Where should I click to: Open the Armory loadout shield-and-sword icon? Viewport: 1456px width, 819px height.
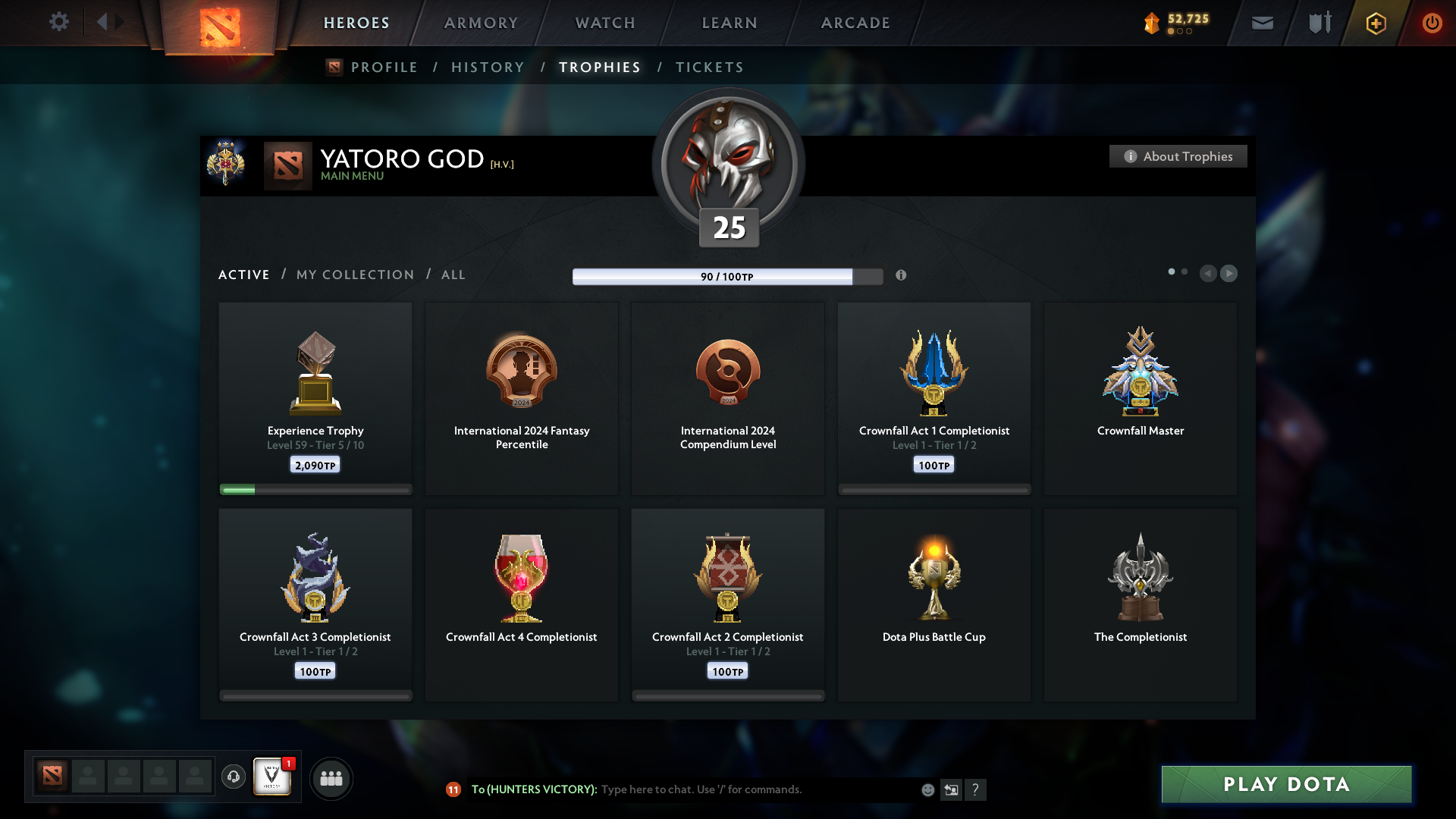coord(1318,23)
